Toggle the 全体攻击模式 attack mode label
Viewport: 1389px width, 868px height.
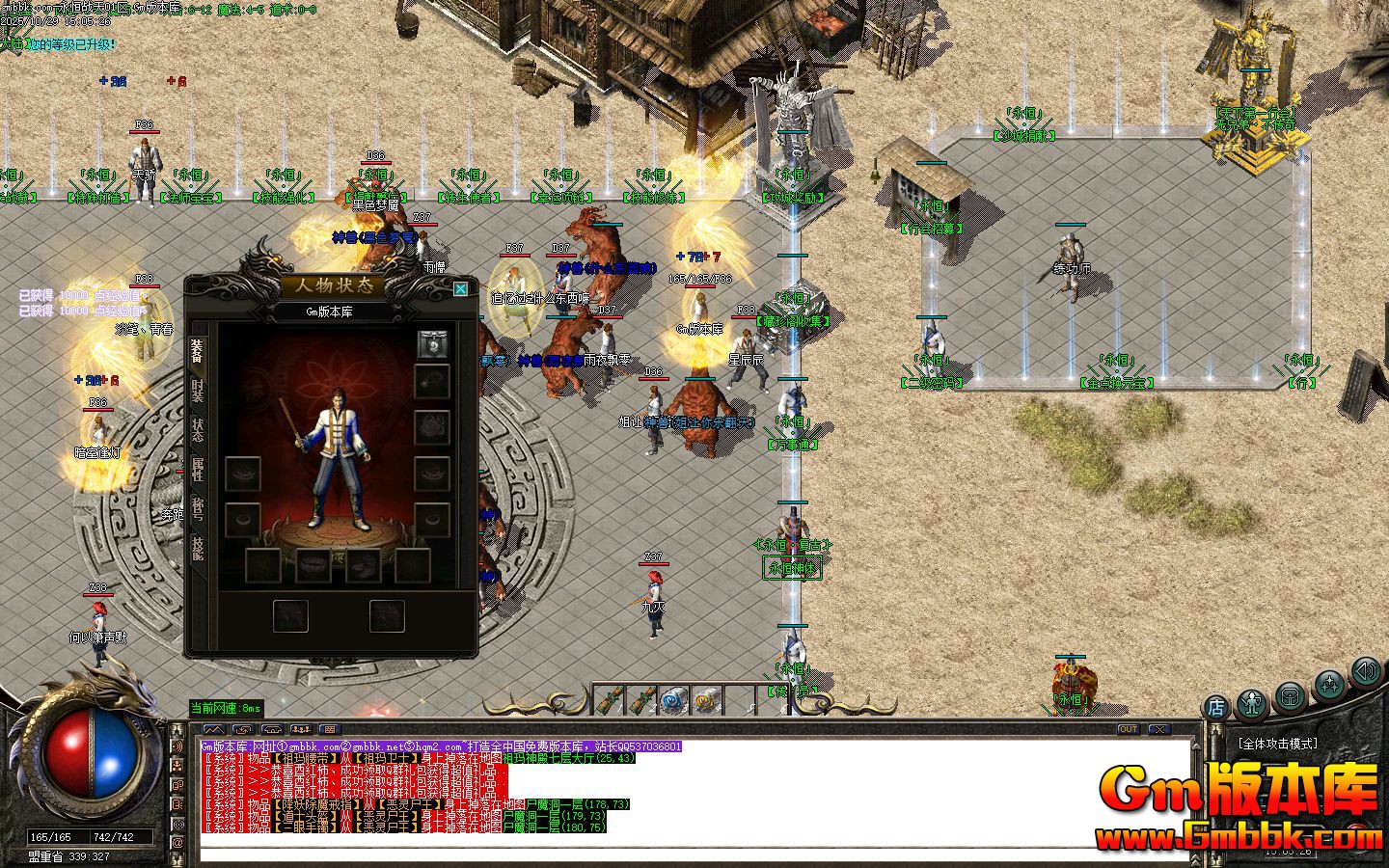(1278, 744)
